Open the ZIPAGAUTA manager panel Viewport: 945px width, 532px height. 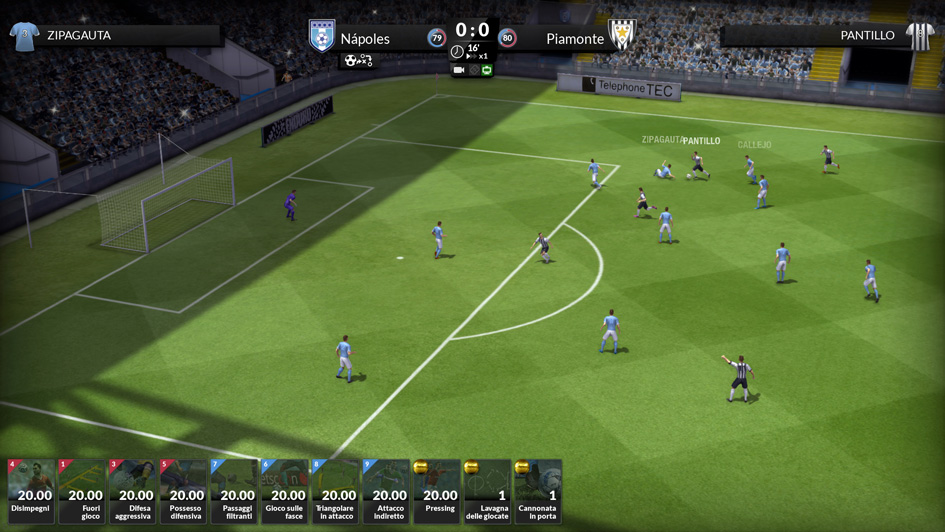(113, 36)
